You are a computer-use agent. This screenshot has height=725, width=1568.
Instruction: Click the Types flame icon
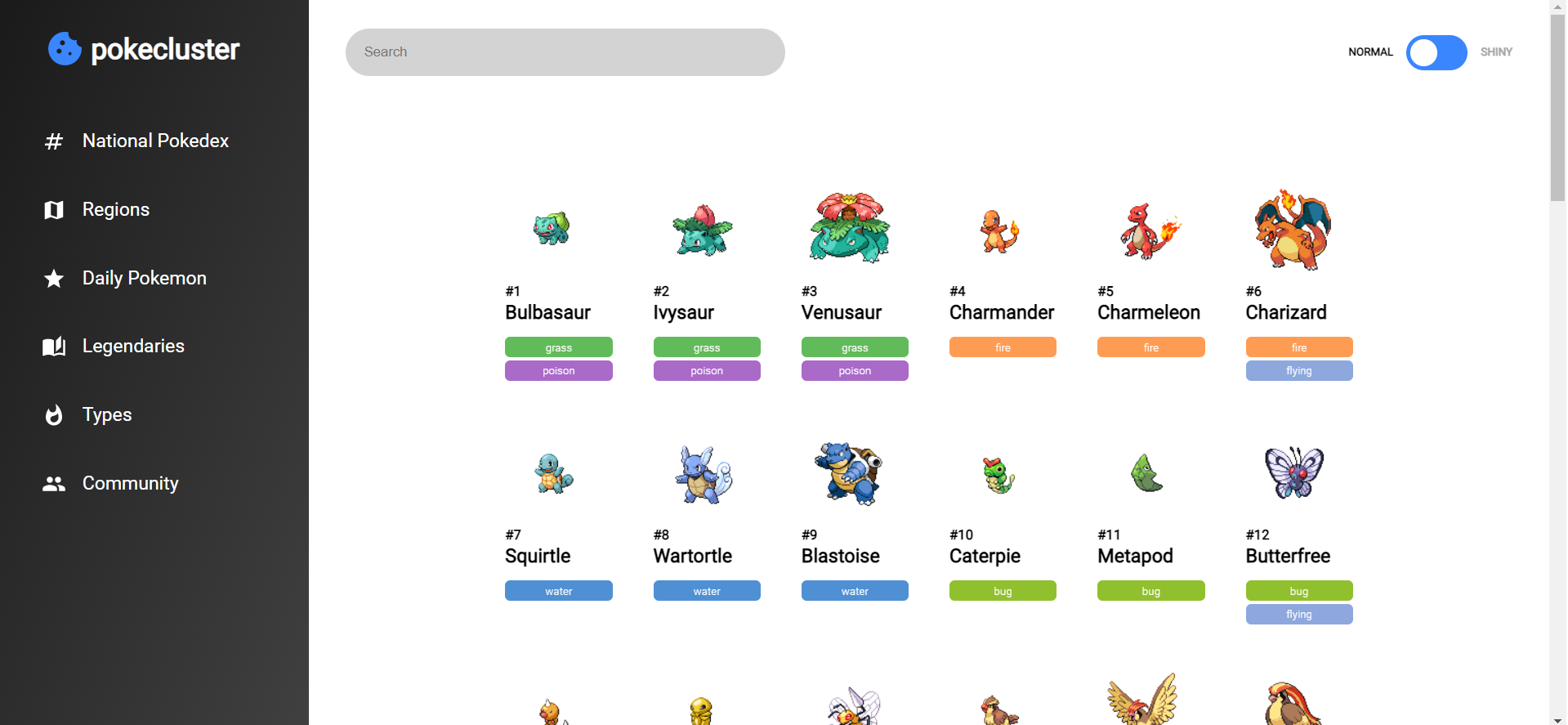tap(53, 415)
